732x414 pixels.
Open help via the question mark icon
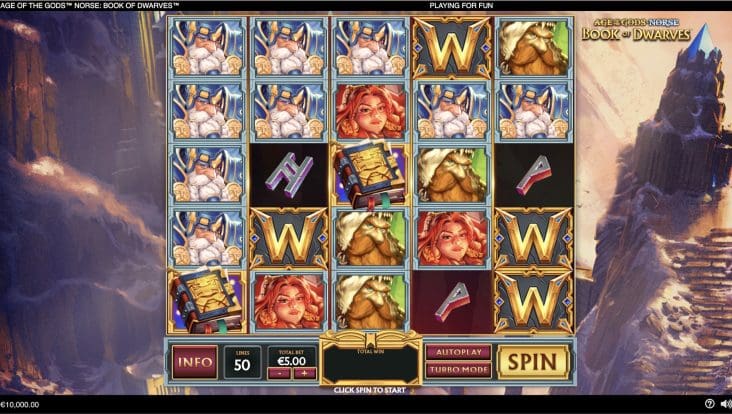709,405
